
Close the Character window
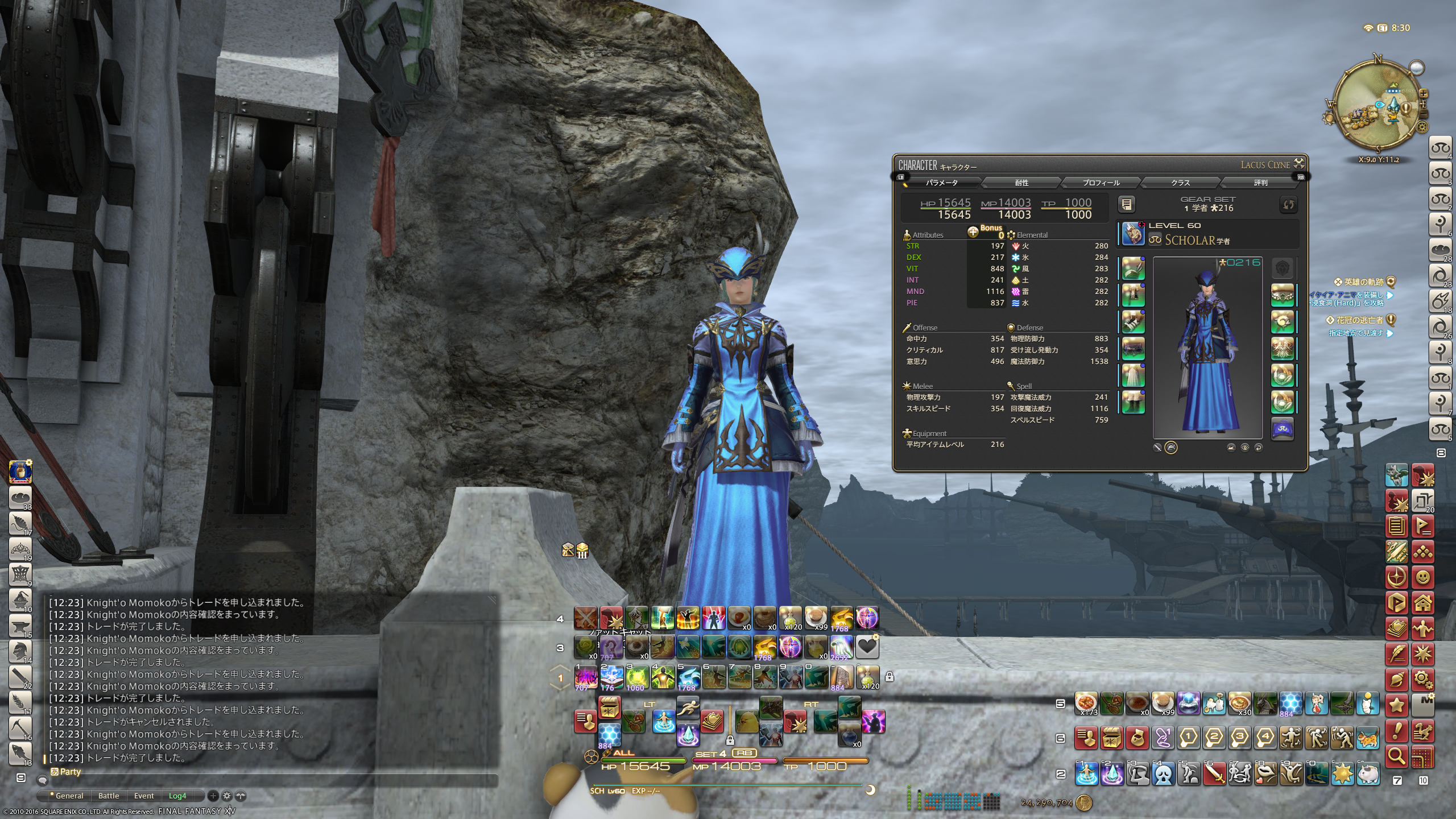(1299, 164)
